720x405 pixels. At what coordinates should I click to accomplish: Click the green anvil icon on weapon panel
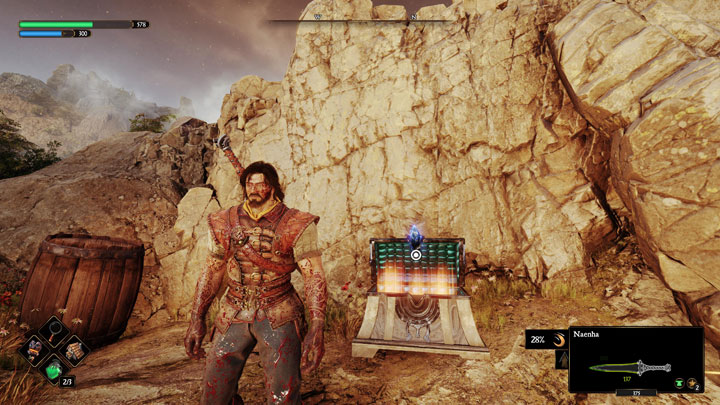tap(677, 381)
